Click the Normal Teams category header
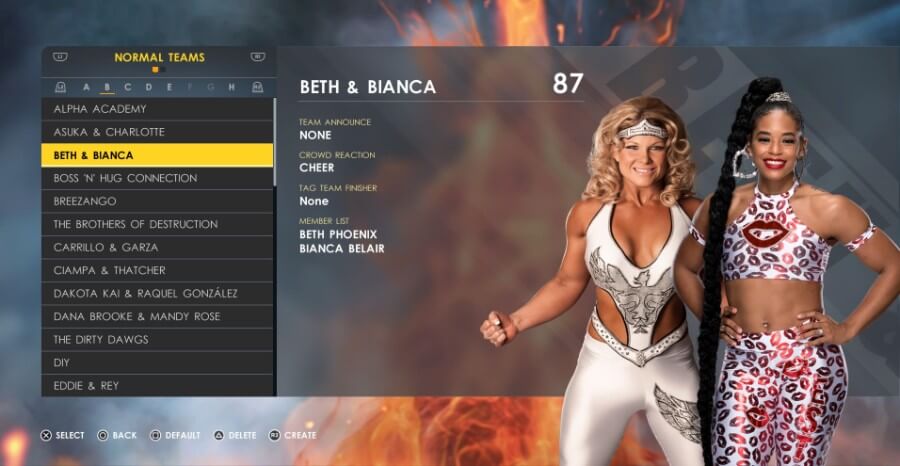Viewport: 900px width, 466px height. 159,58
